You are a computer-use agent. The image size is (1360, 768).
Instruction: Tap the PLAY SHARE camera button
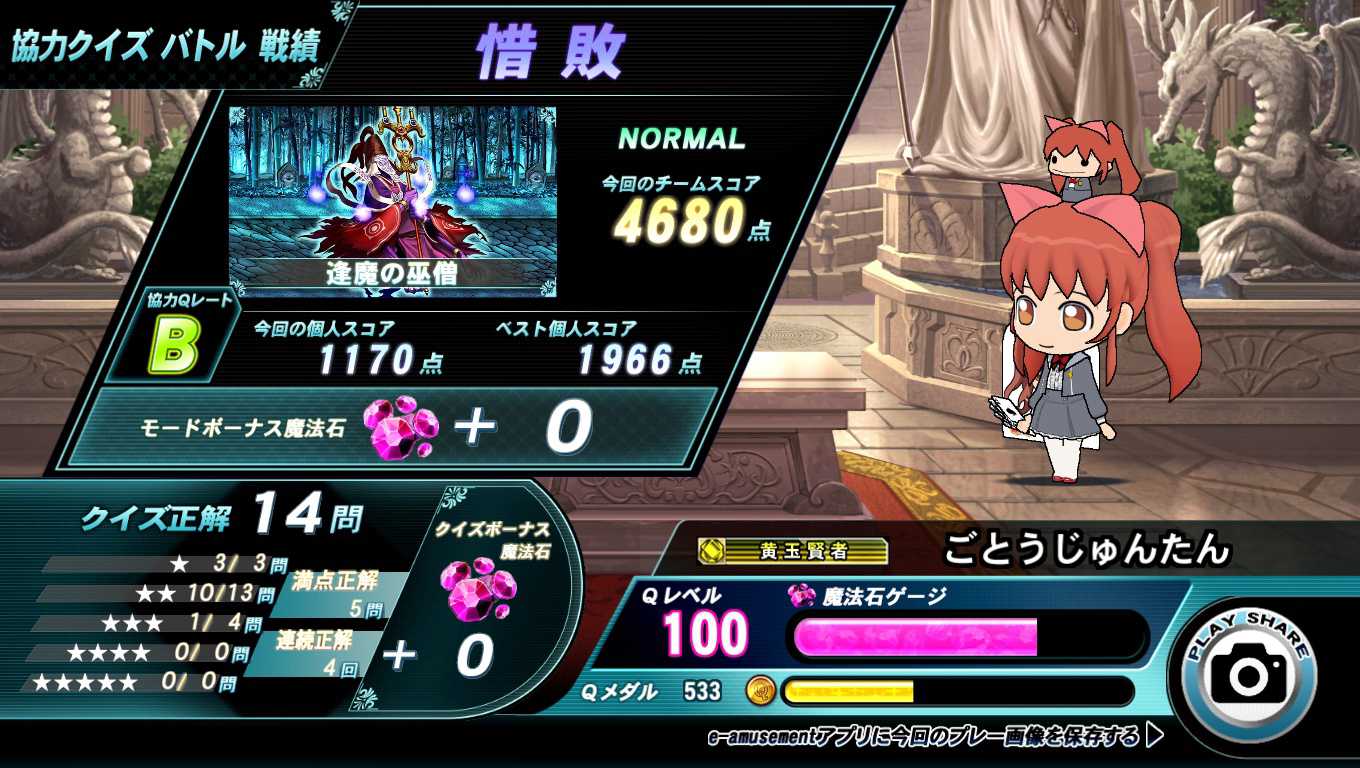click(1248, 675)
